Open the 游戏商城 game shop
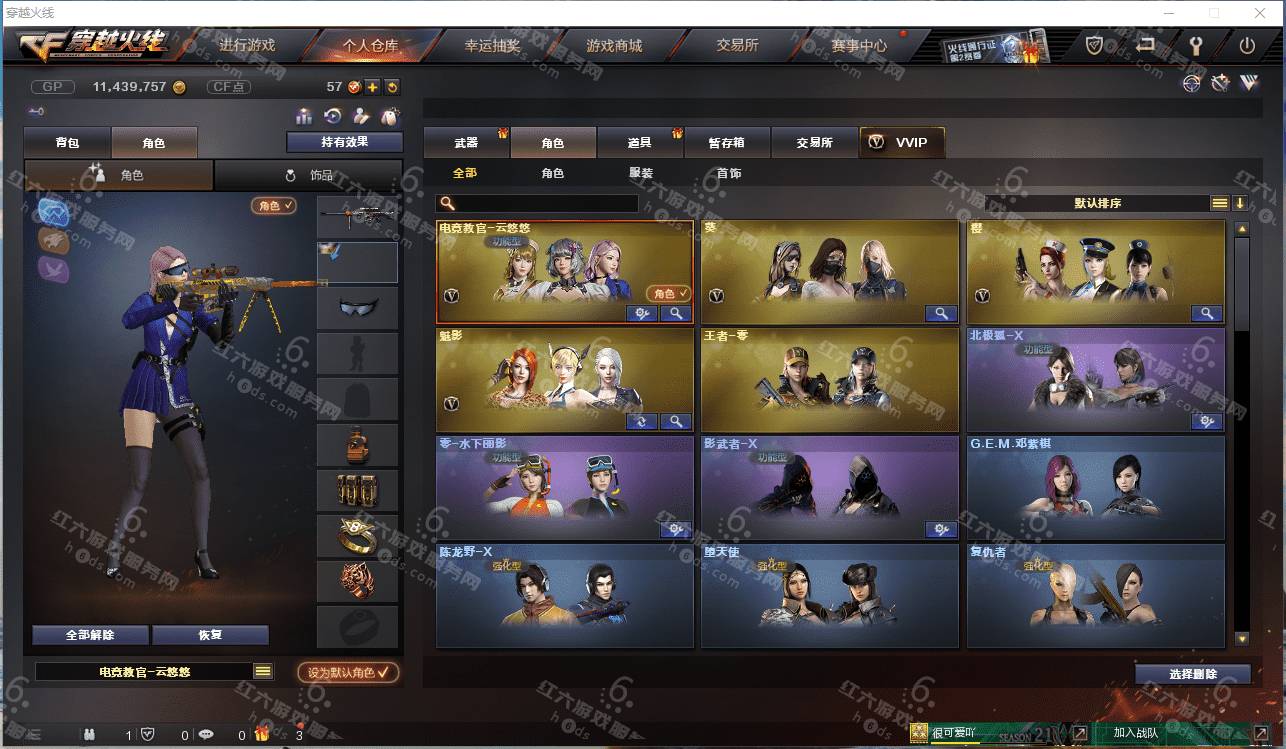 click(x=614, y=45)
